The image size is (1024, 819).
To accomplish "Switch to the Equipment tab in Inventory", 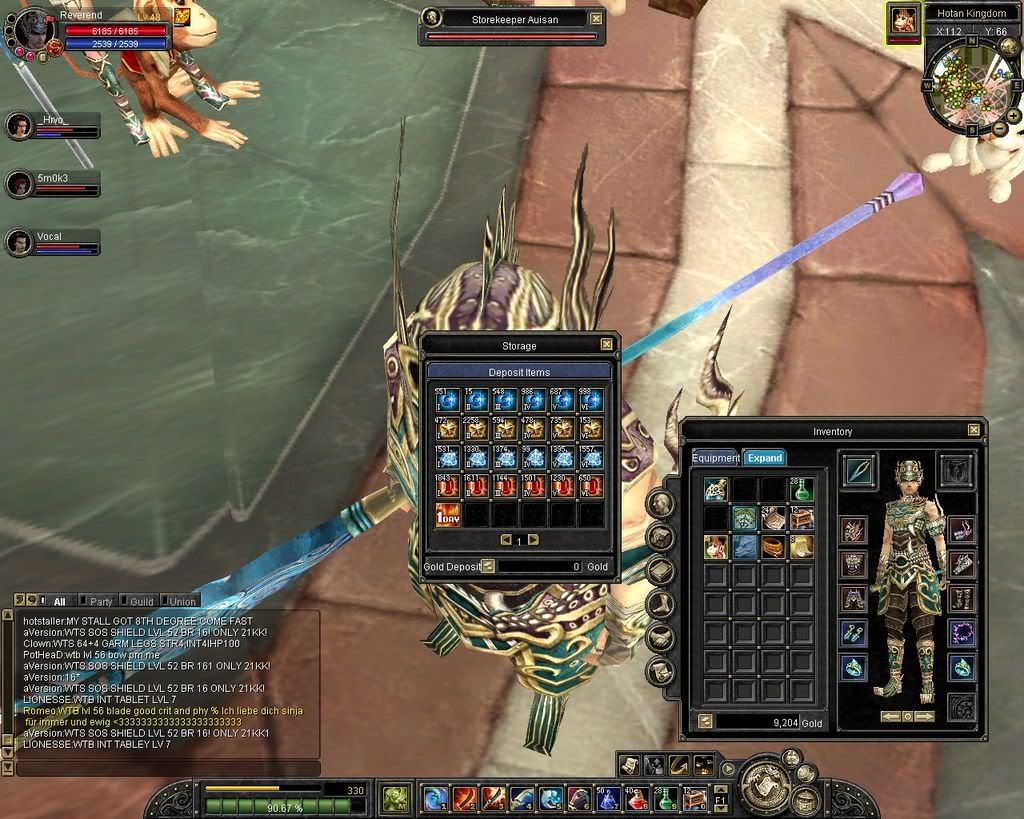I will tap(716, 458).
